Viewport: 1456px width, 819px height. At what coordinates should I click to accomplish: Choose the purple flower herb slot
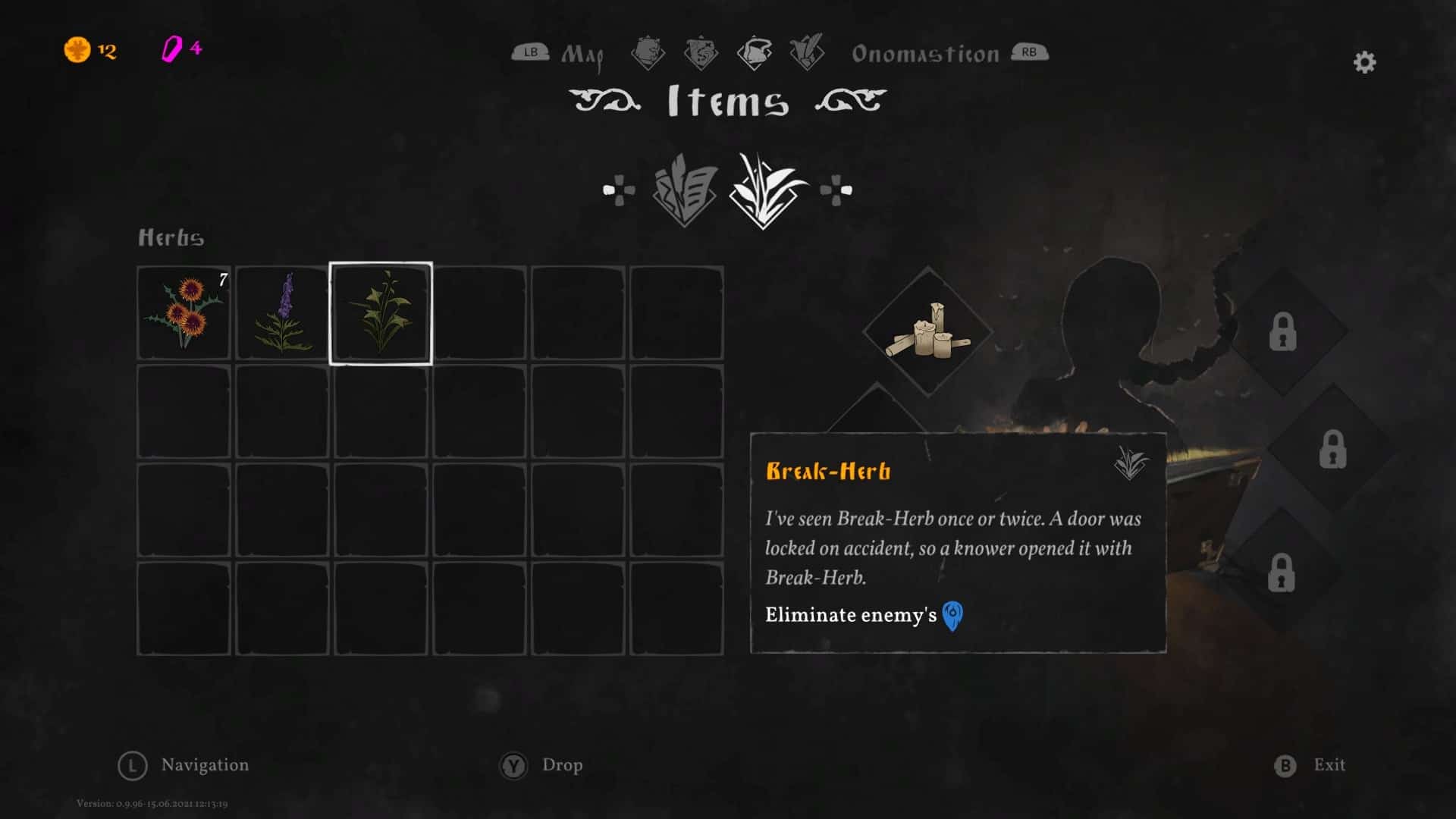(282, 313)
